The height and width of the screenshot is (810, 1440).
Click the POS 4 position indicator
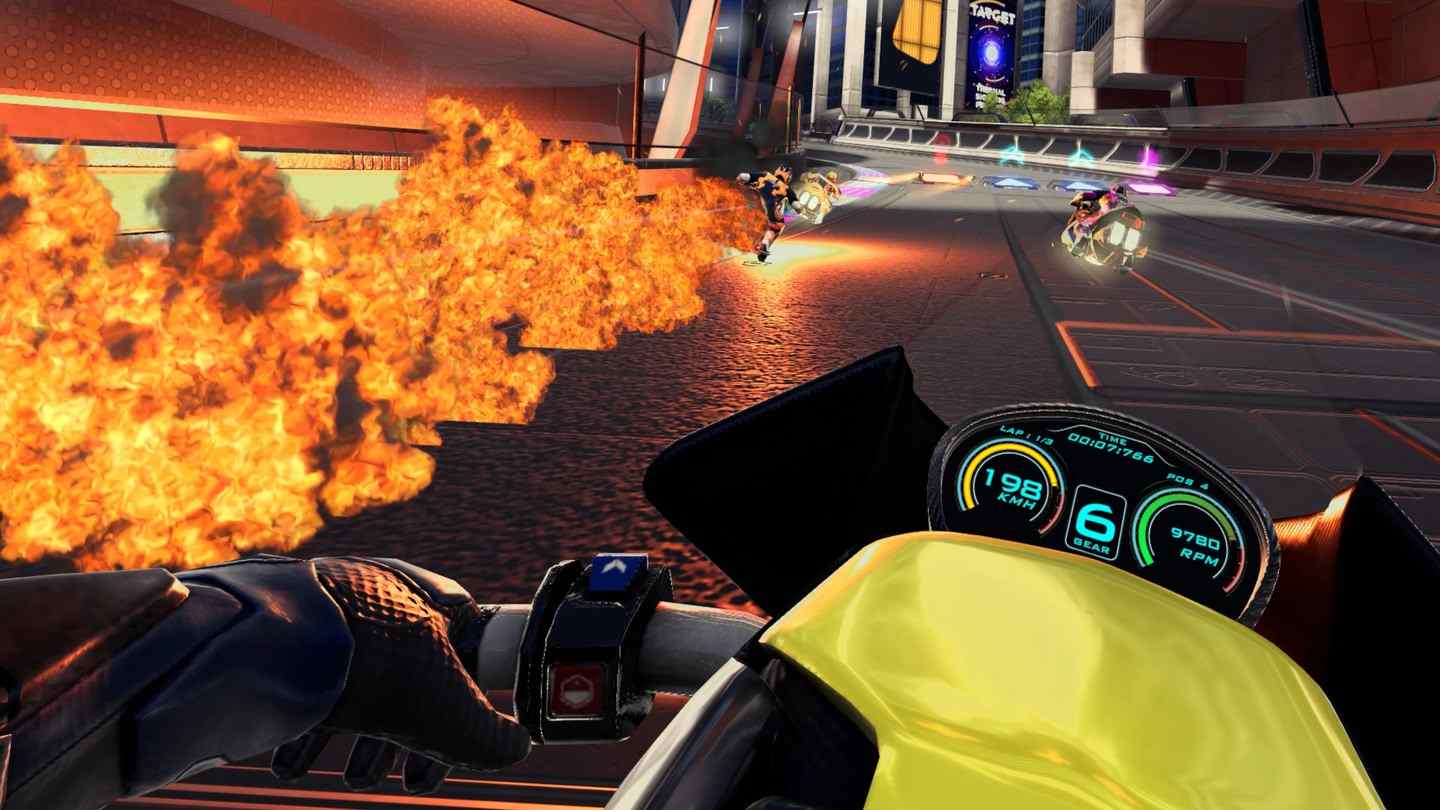(x=1189, y=479)
